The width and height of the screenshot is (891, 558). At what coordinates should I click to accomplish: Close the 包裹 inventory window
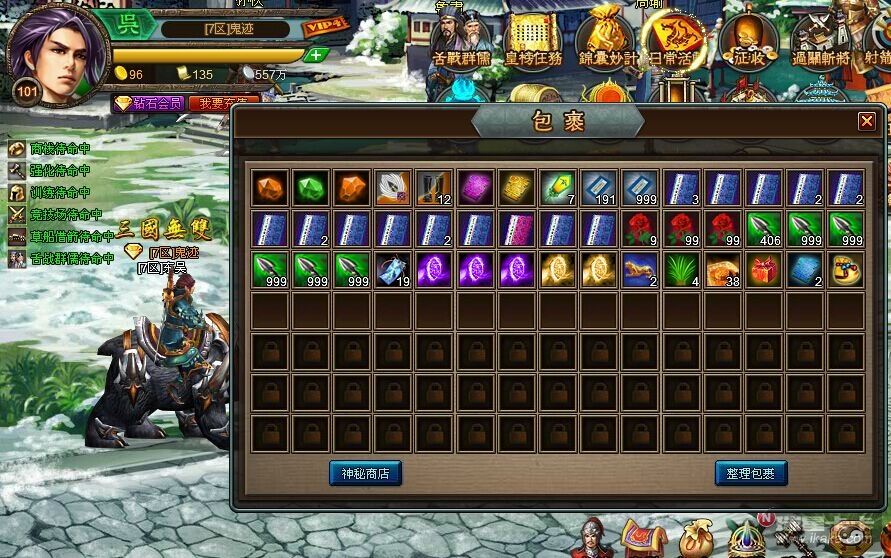866,121
